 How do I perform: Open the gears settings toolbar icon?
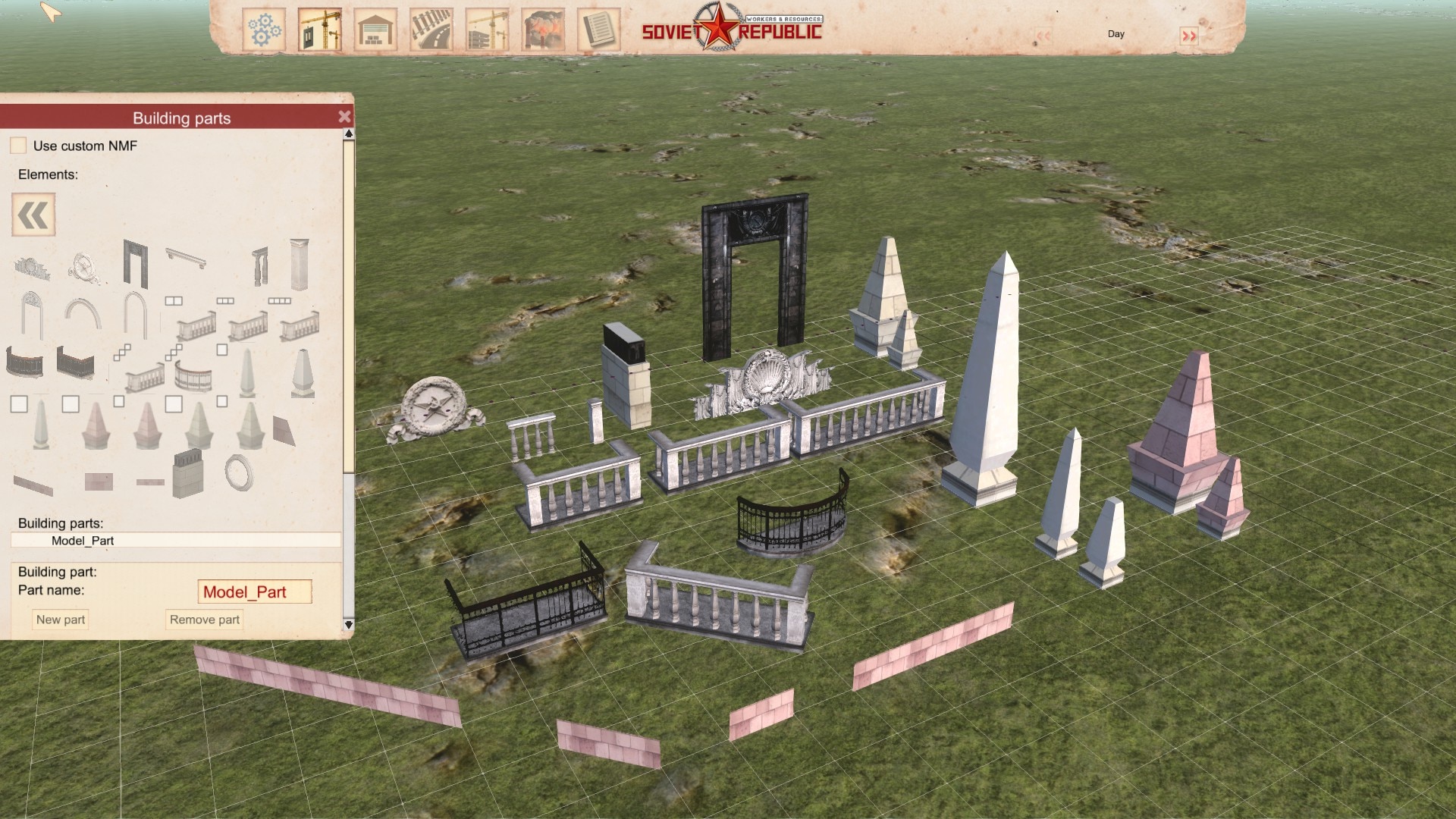coord(264,30)
